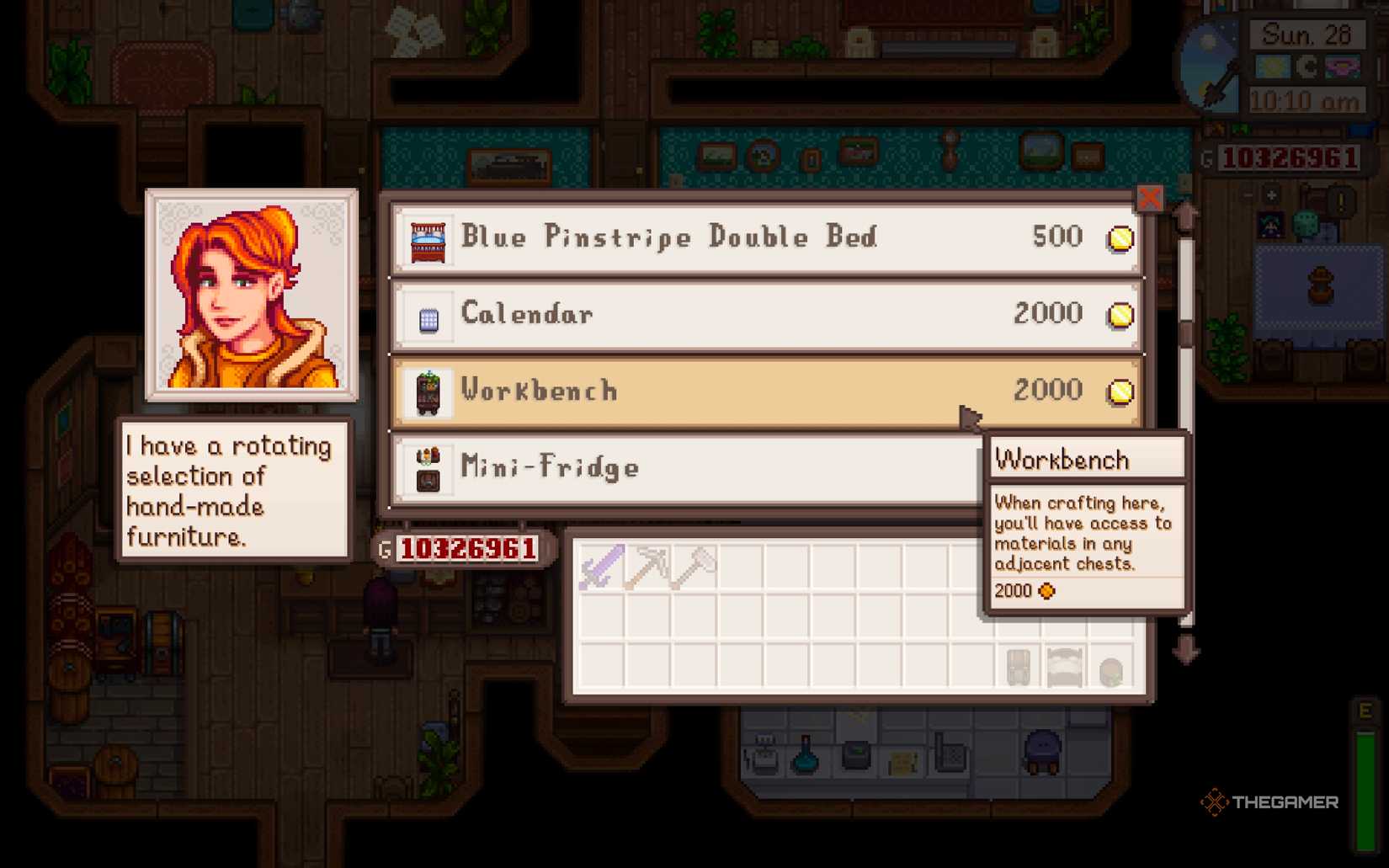Click the coin icon beside the Calendar price

tap(1120, 315)
